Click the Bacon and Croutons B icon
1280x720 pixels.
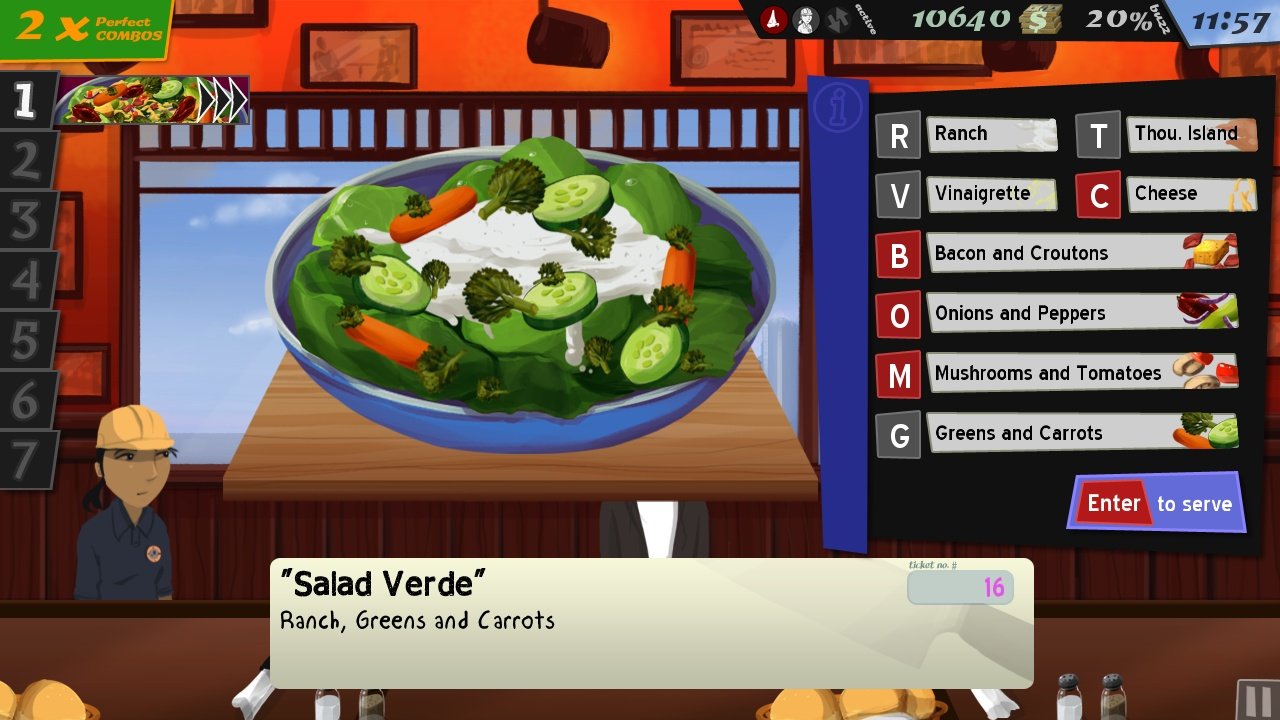point(899,254)
